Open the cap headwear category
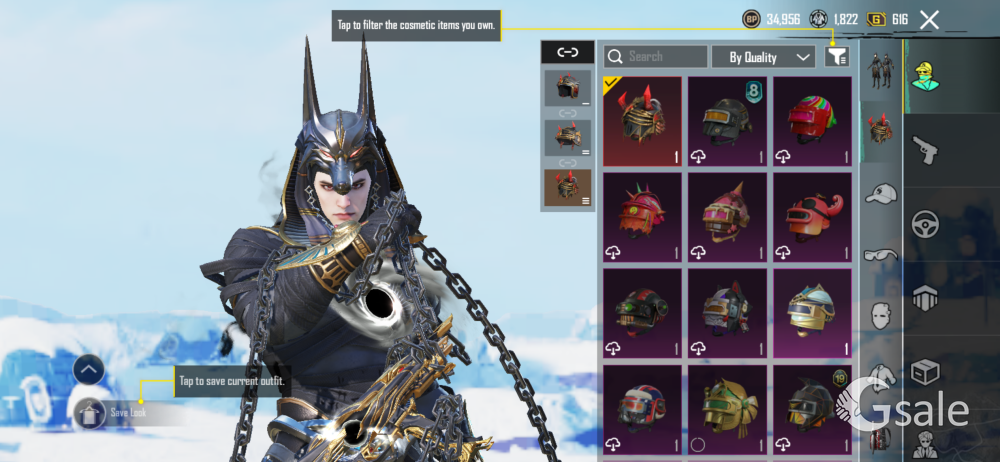The height and width of the screenshot is (462, 1000). 881,194
